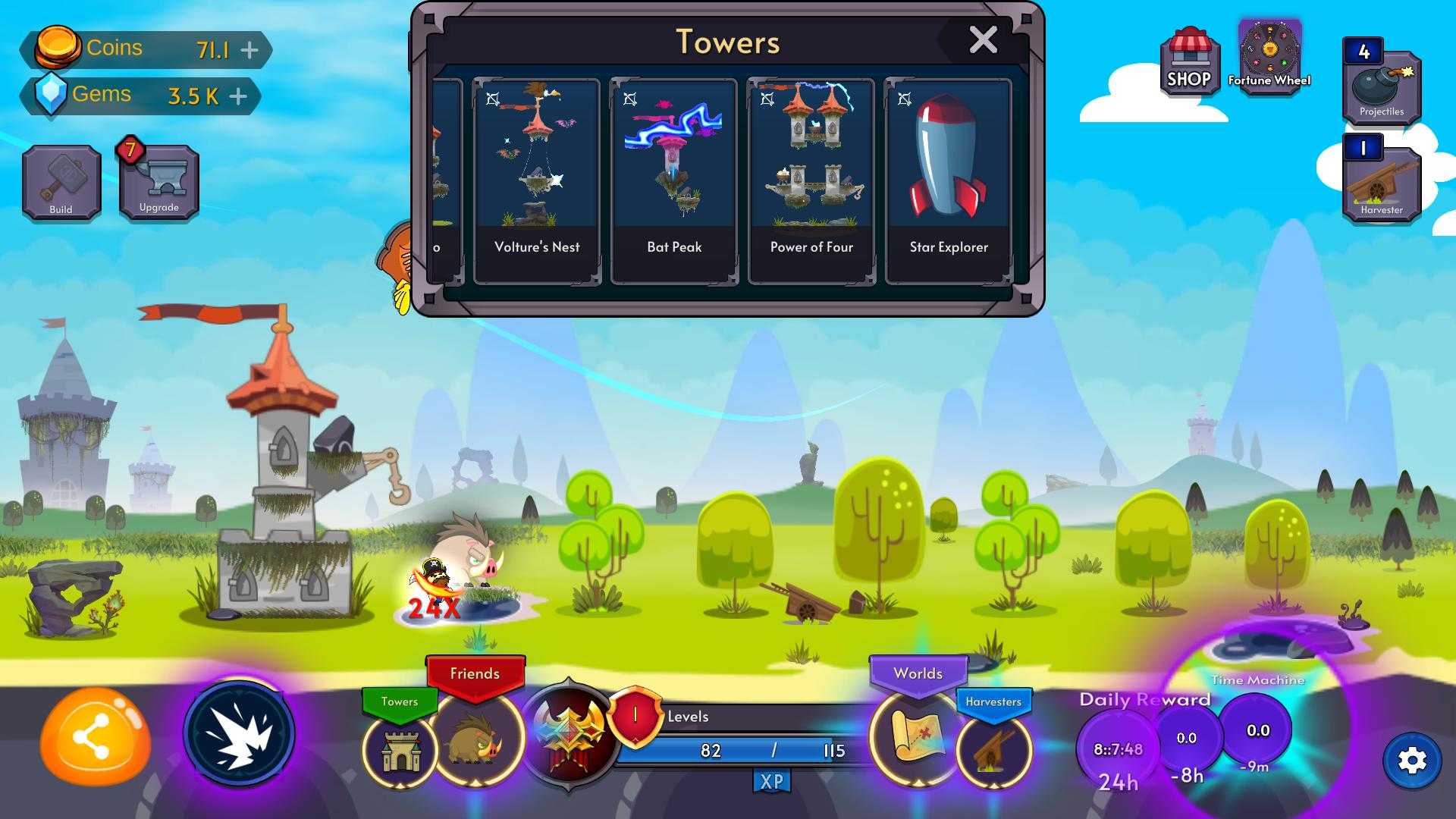Pick the Power of Four tower card

[x=811, y=180]
